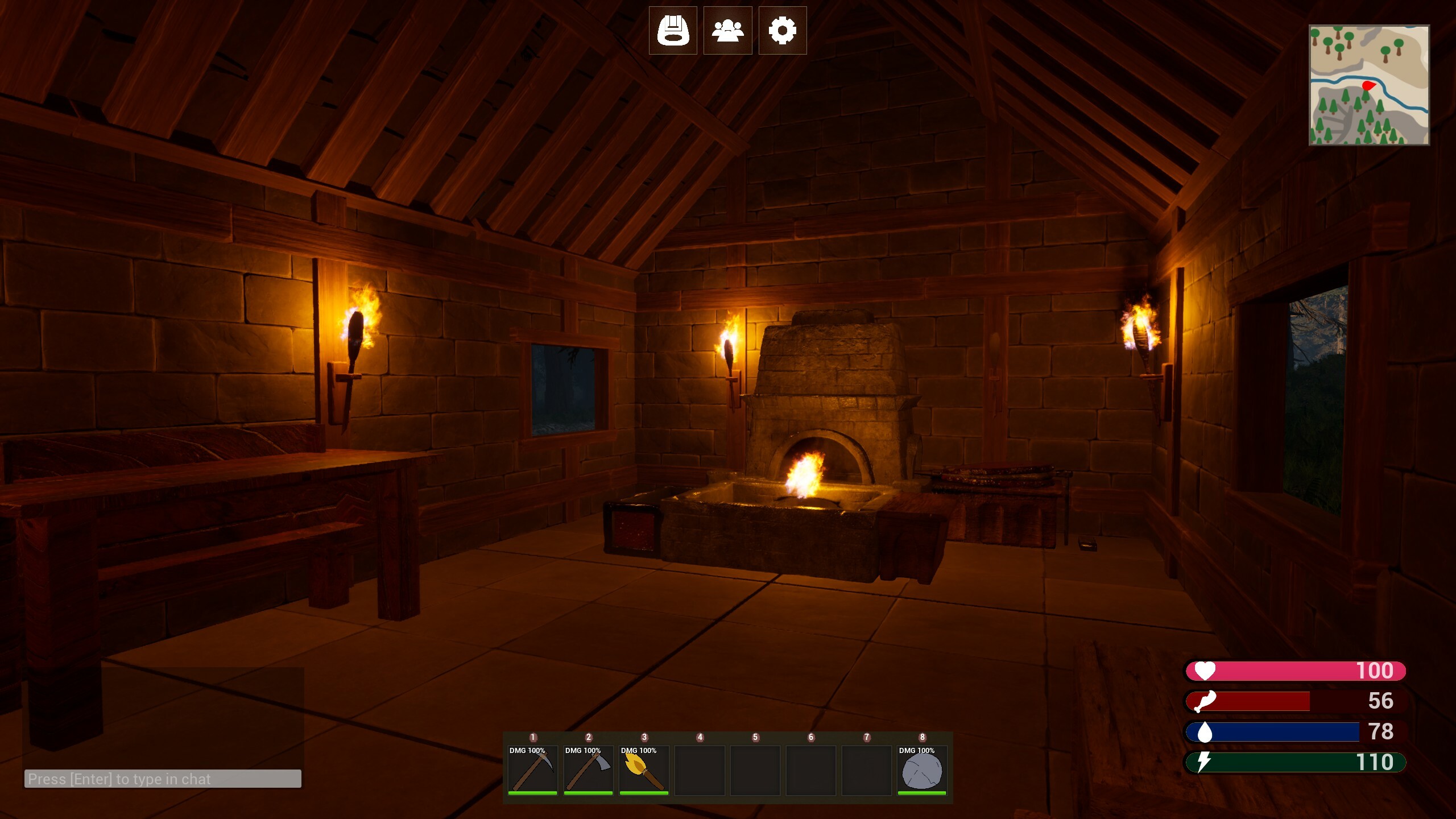Open the build/helmet menu at top
Screen dimensions: 1456x819
pyautogui.click(x=673, y=31)
